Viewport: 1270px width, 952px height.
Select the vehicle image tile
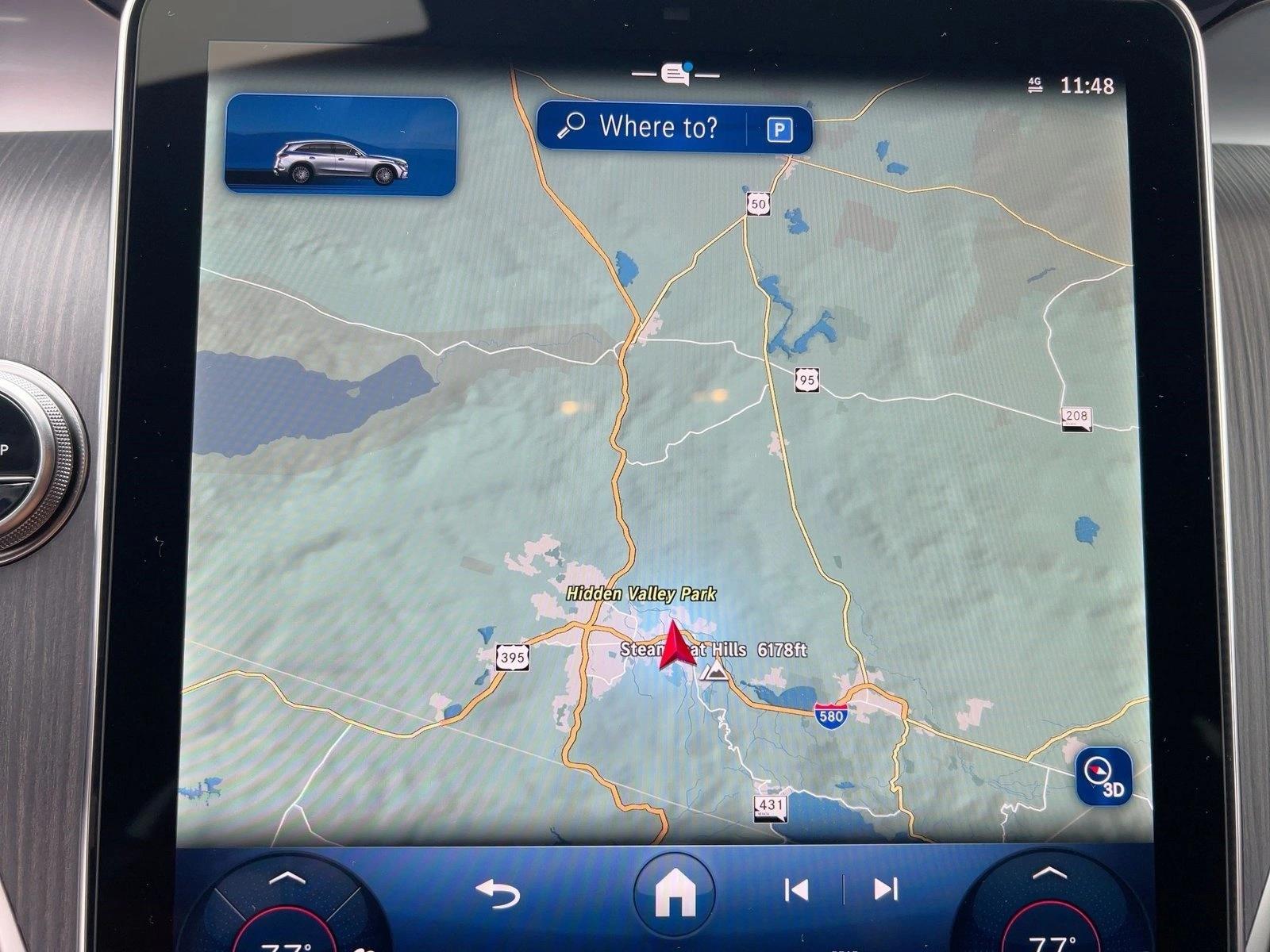pos(341,144)
